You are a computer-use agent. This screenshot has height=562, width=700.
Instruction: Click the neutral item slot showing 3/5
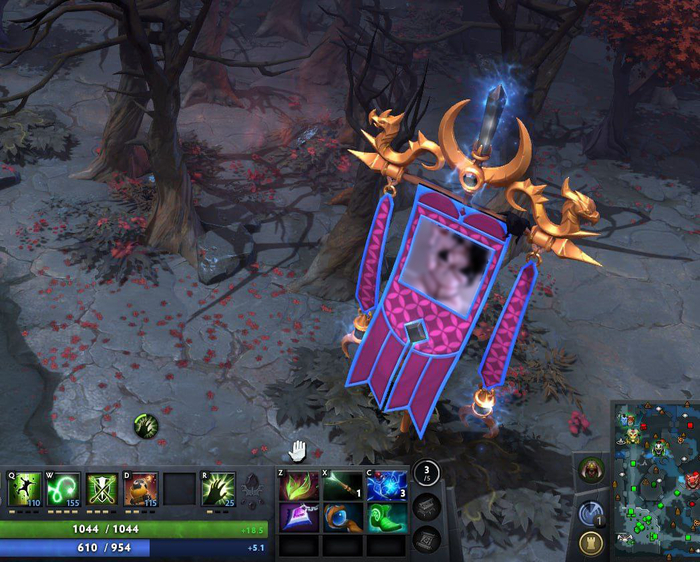click(x=427, y=474)
